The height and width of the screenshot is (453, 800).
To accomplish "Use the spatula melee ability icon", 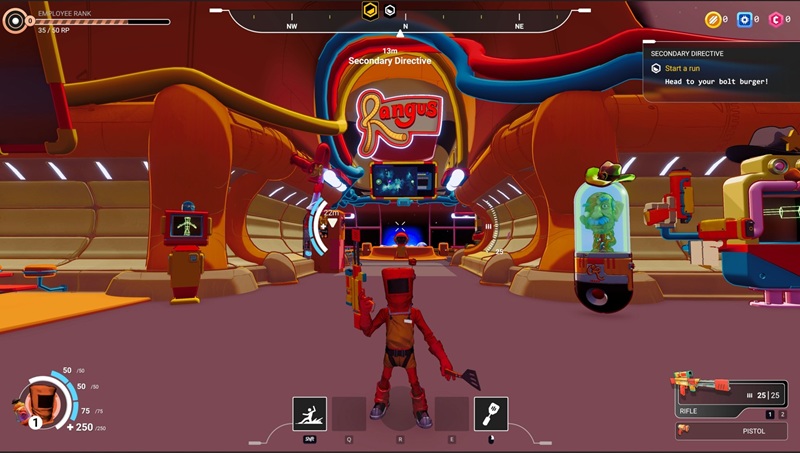I will coord(491,413).
